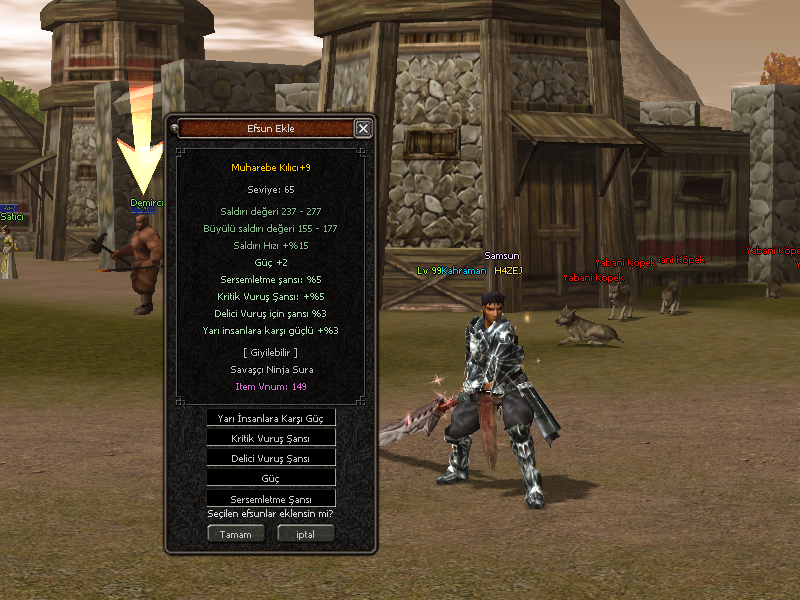
Task: Choose the Sersemletme Şansı bonus
Action: pos(271,498)
